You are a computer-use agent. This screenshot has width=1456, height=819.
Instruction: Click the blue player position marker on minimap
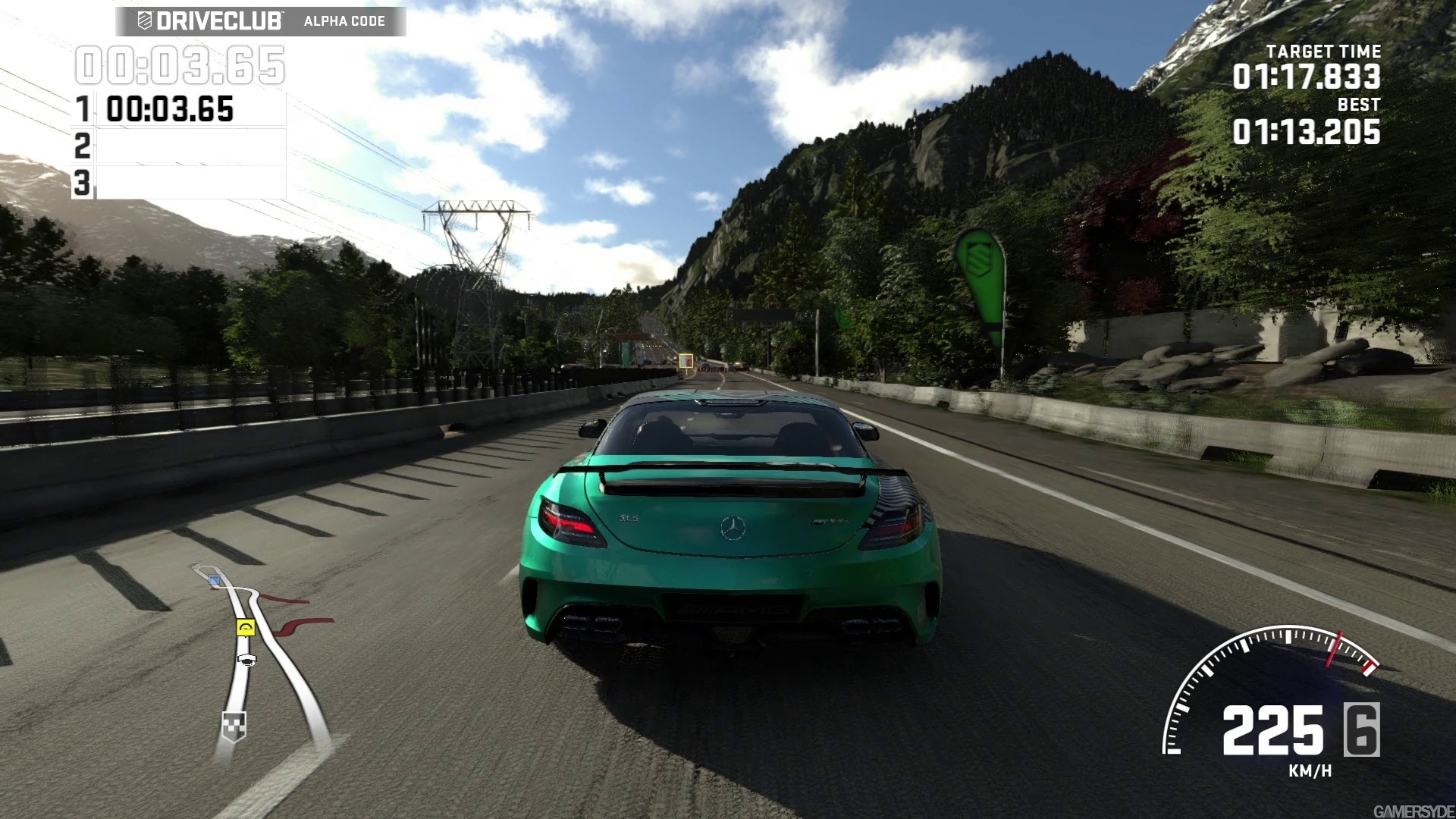click(215, 580)
